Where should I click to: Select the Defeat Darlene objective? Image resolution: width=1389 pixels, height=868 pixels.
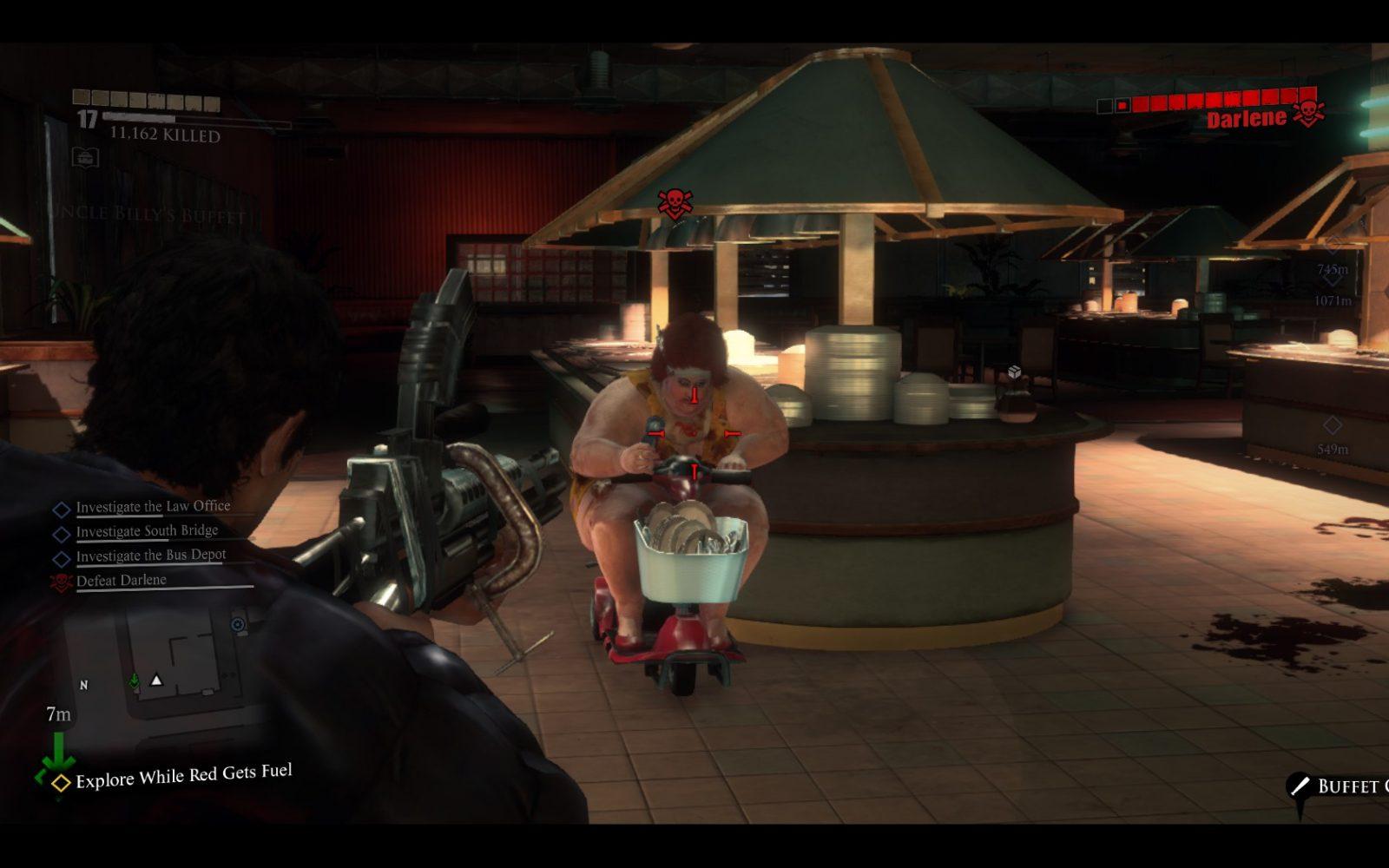coord(121,581)
